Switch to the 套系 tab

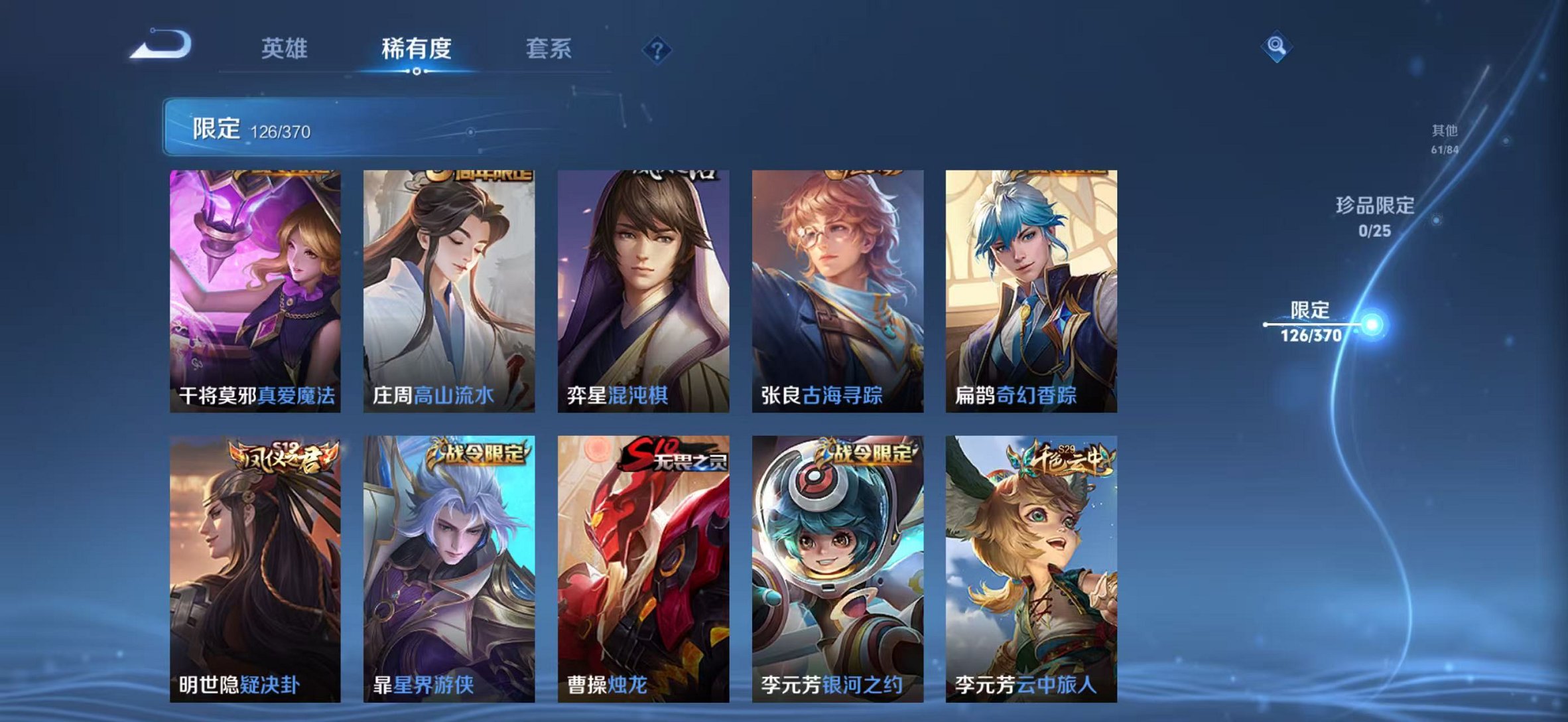(x=548, y=48)
